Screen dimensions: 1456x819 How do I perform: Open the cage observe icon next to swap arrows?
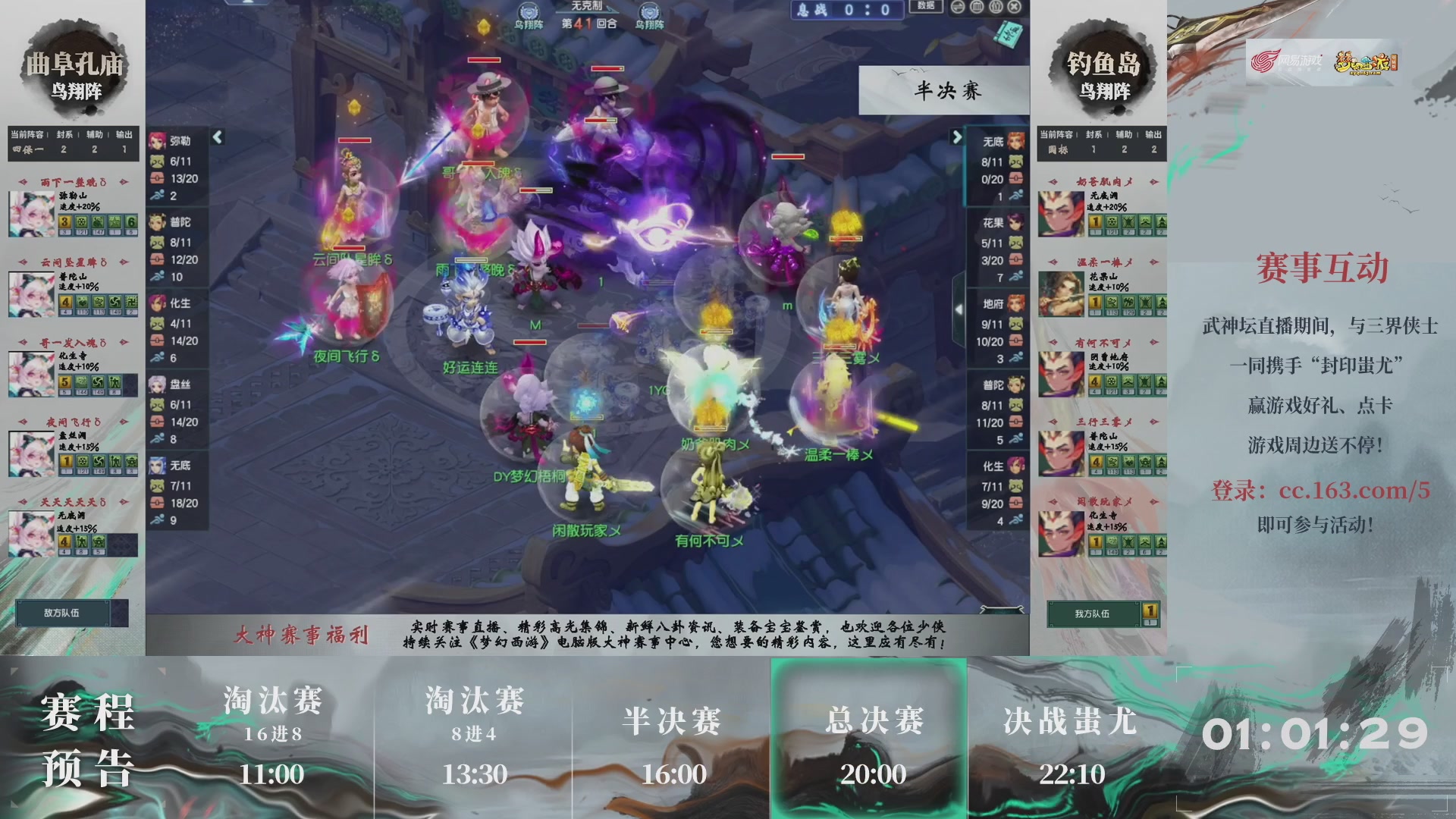coord(976,6)
